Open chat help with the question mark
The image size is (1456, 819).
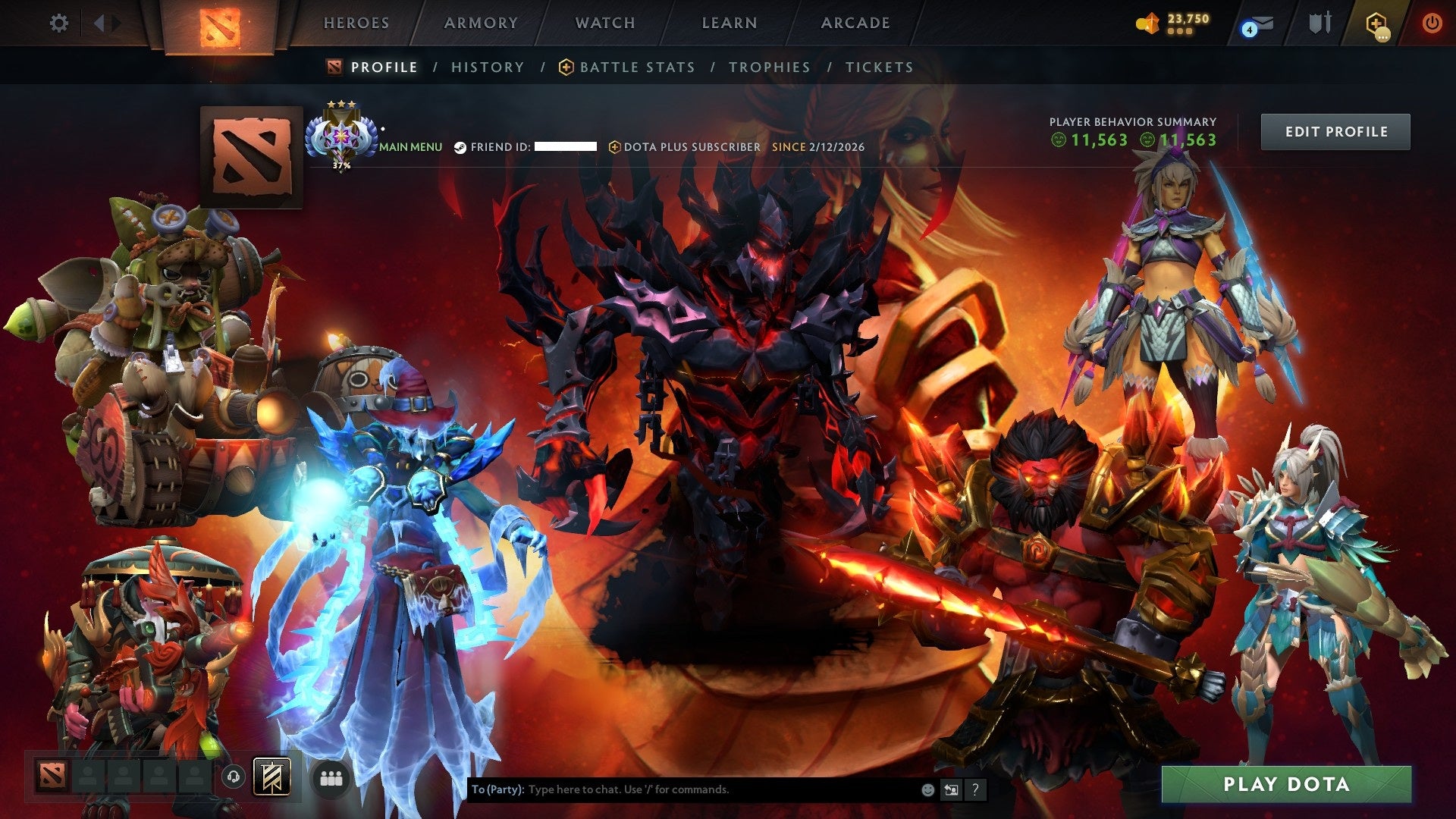[974, 789]
